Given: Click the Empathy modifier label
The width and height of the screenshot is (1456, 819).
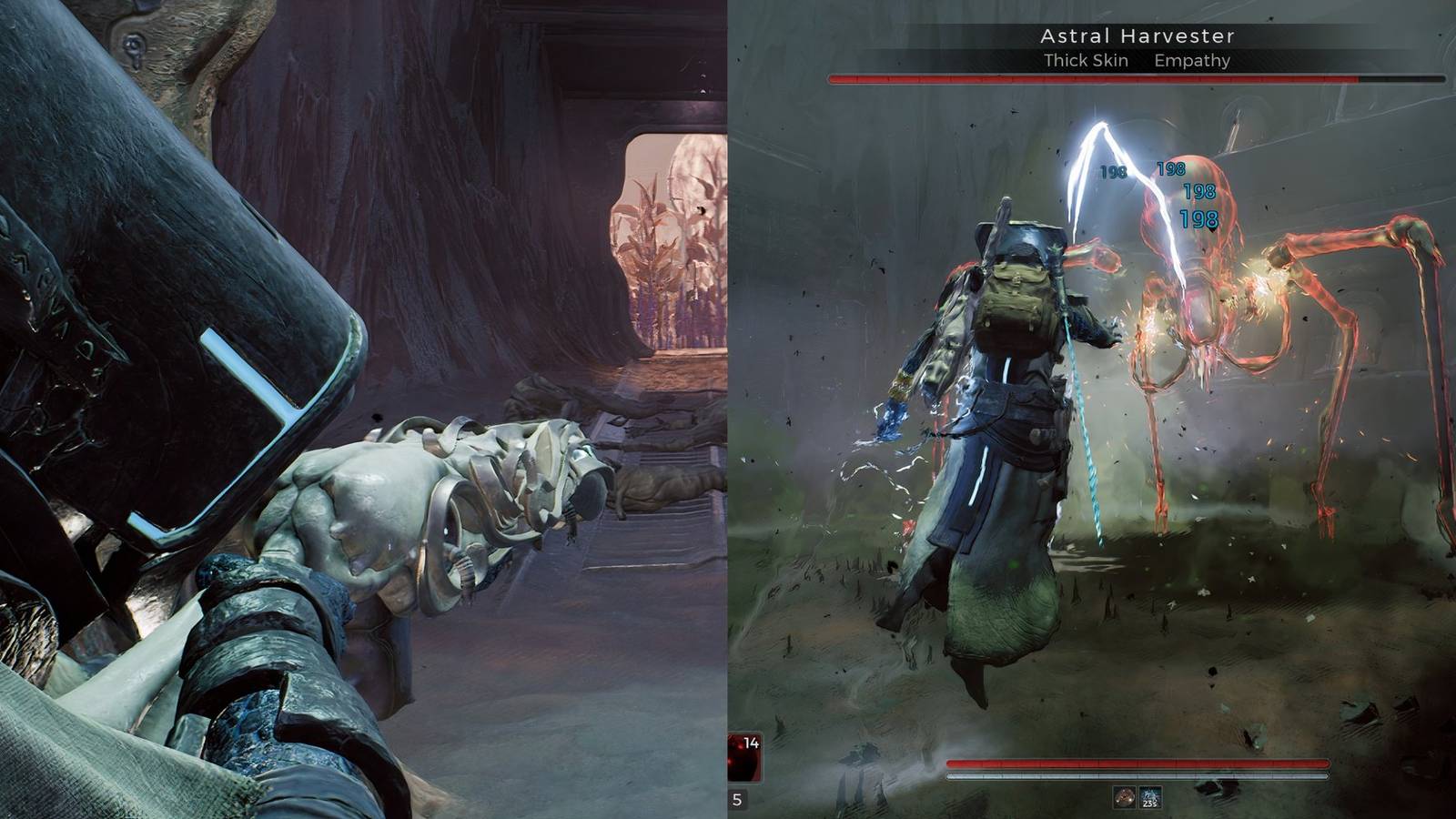Looking at the screenshot, I should coord(1192,60).
